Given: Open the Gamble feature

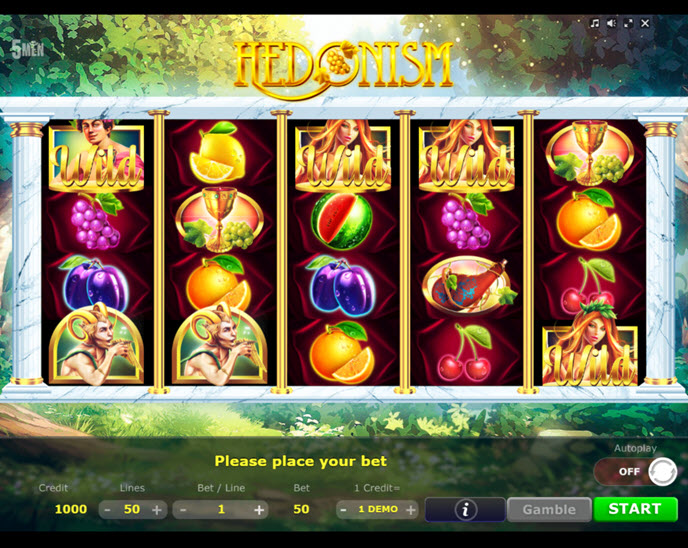Looking at the screenshot, I should point(549,509).
